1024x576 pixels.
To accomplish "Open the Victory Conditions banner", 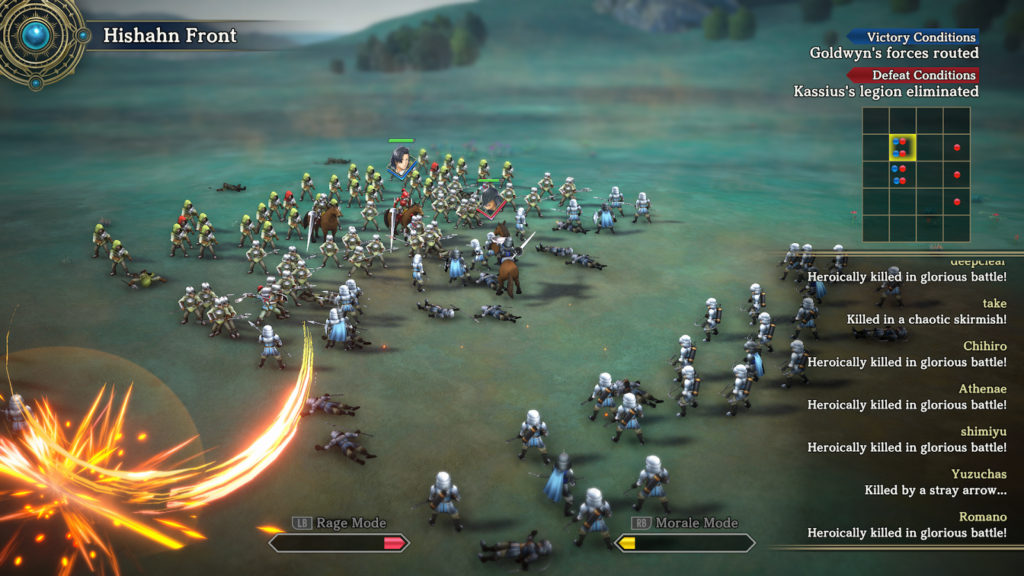I will click(913, 37).
